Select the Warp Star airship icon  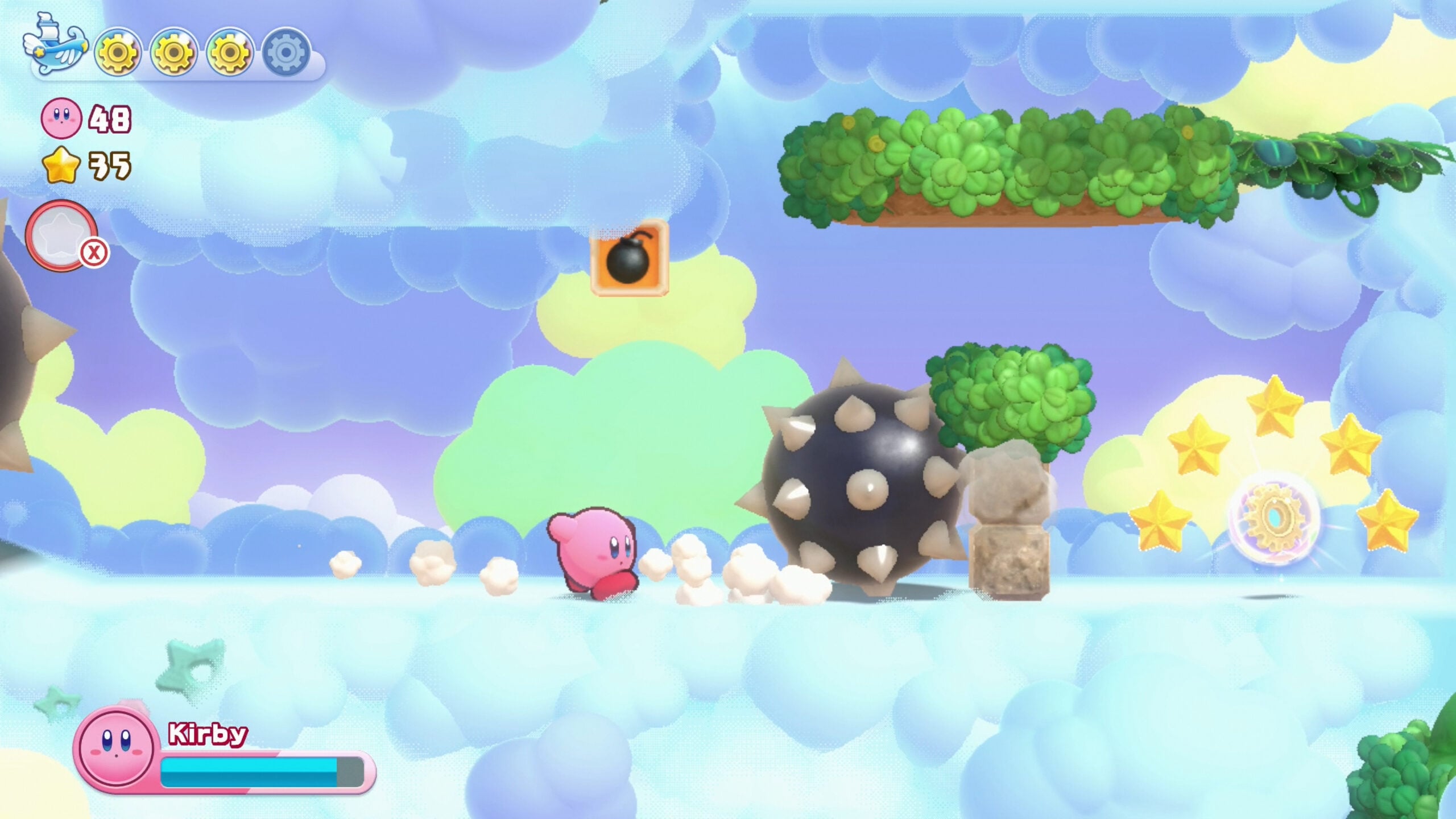coord(54,48)
